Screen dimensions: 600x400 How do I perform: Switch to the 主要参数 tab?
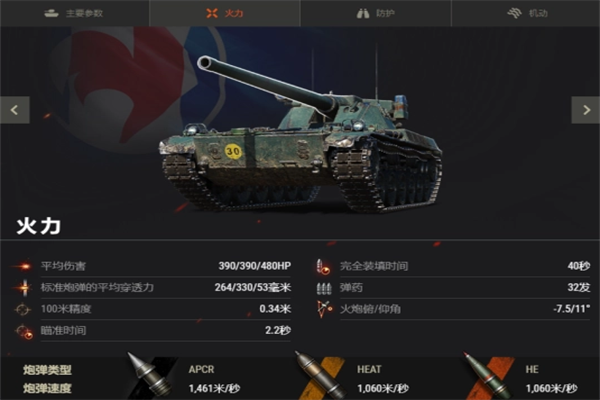(x=74, y=13)
